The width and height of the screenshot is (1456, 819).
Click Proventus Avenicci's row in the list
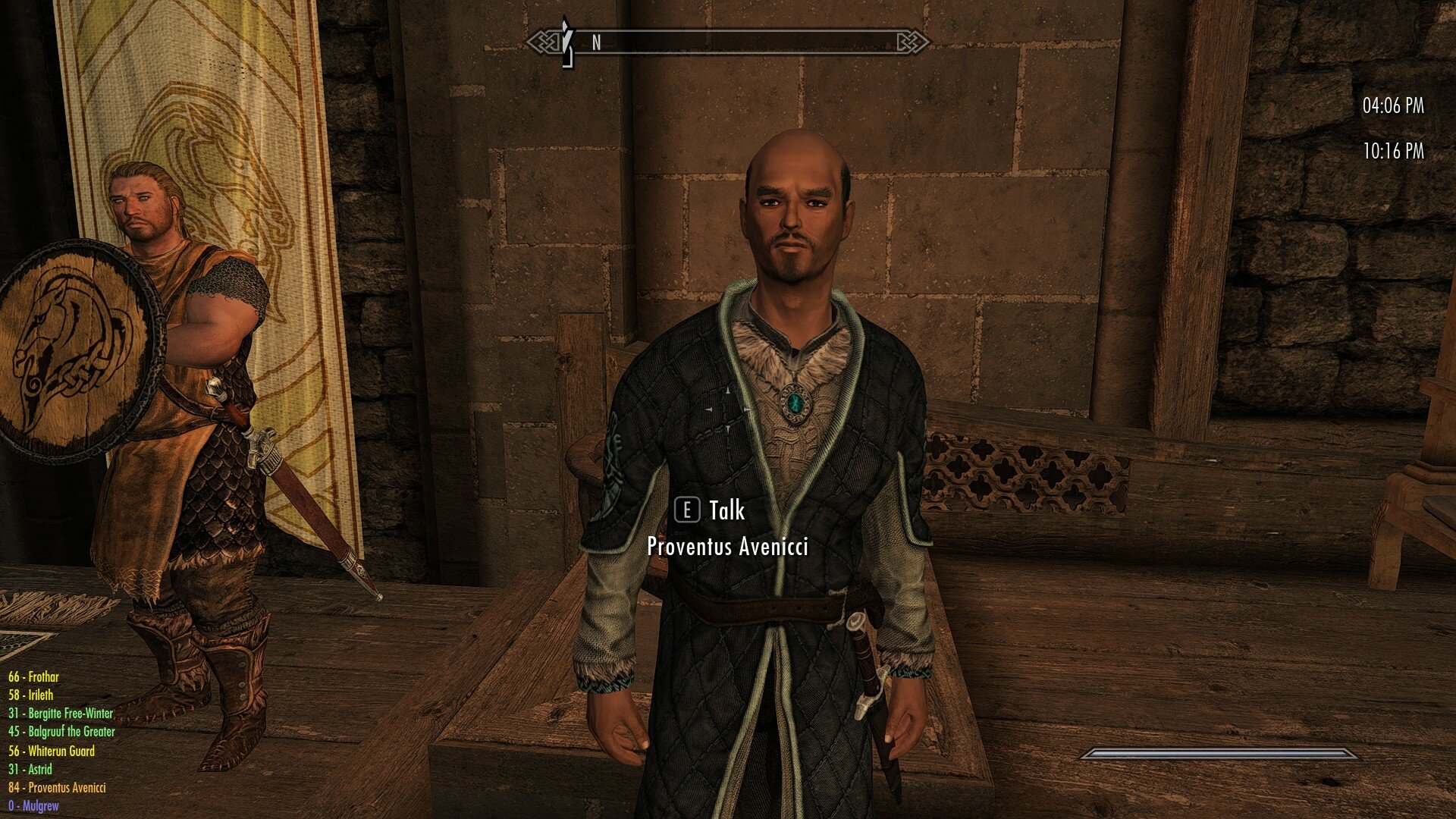(58, 788)
